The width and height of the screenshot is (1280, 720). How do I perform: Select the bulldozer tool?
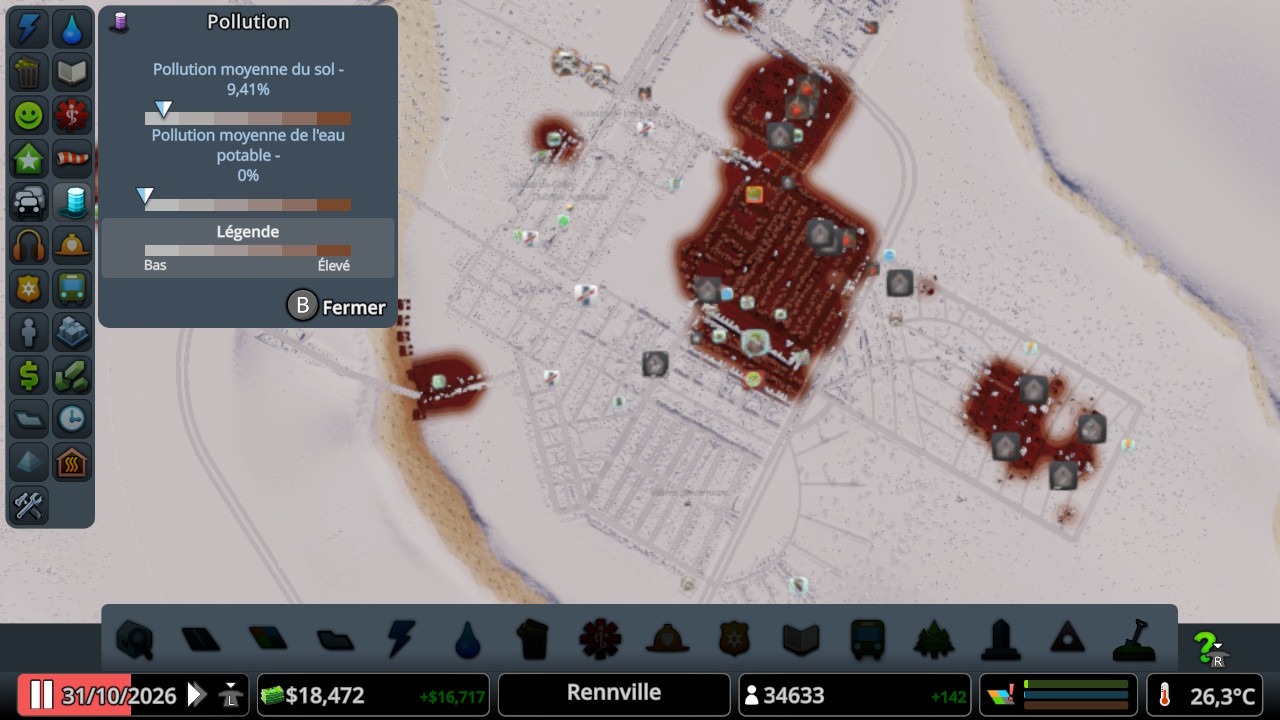[x=1134, y=639]
